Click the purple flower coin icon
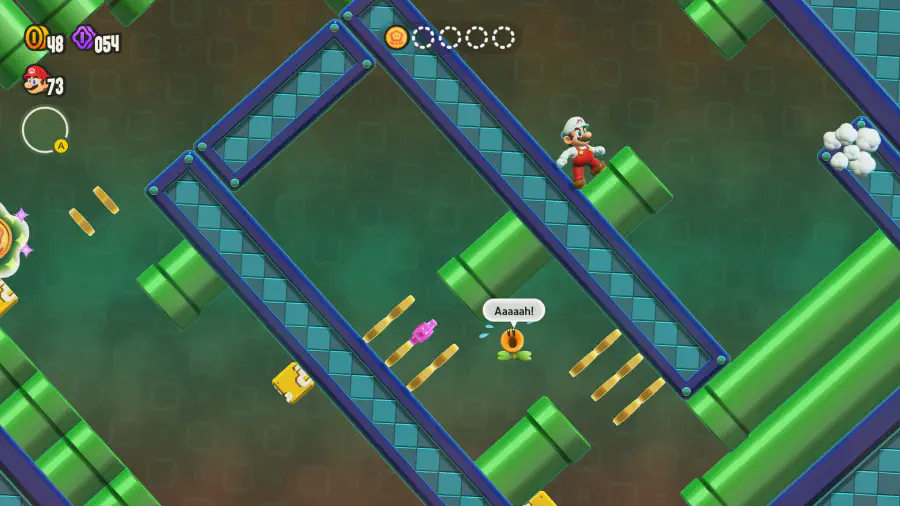The width and height of the screenshot is (900, 506). point(84,39)
